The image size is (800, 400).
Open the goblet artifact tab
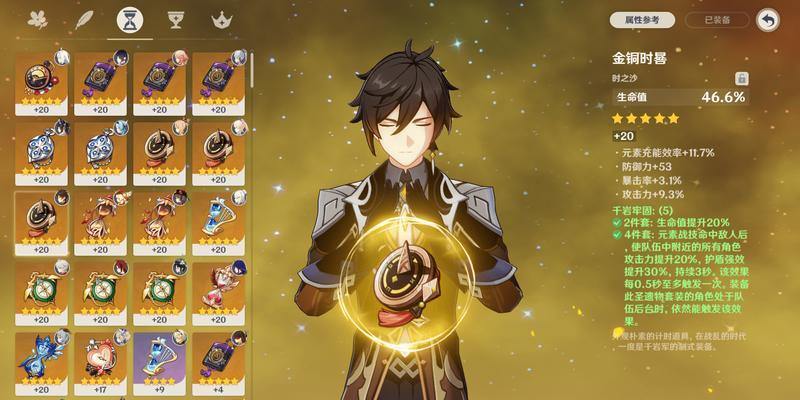pyautogui.click(x=173, y=19)
